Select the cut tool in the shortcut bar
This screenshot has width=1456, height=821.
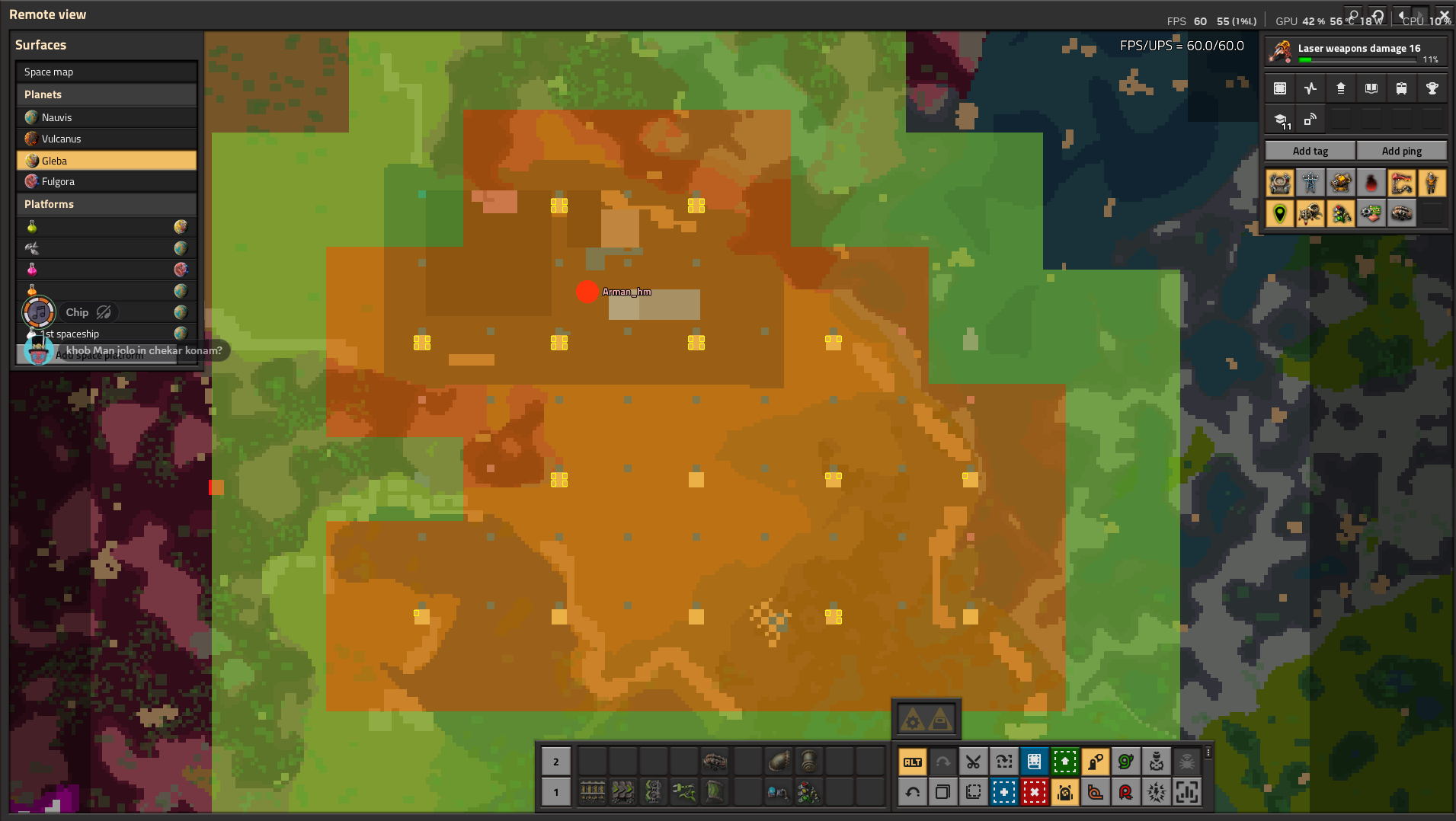[973, 762]
